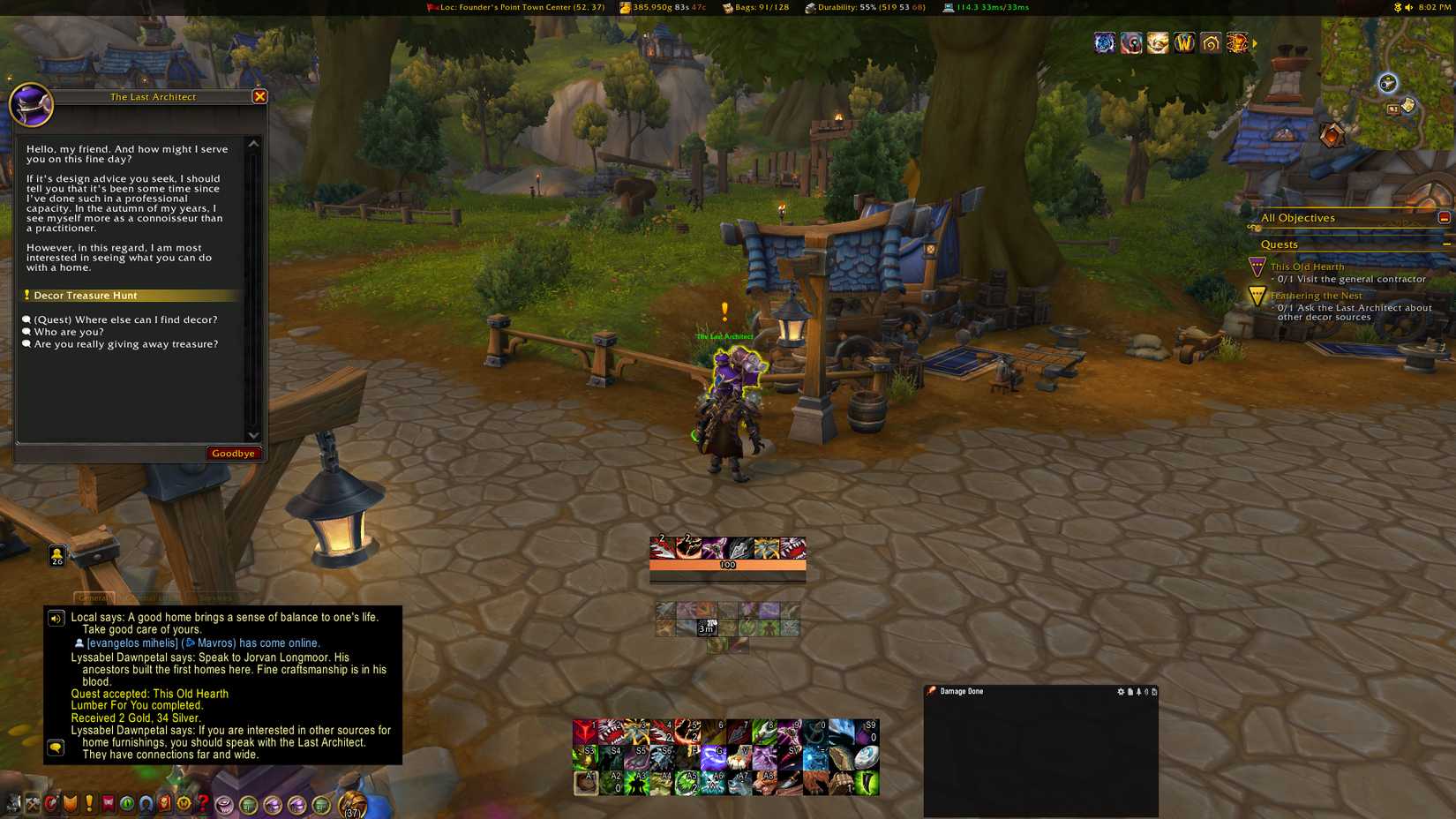Collapse the Quests header in objective tracker

tap(1448, 244)
